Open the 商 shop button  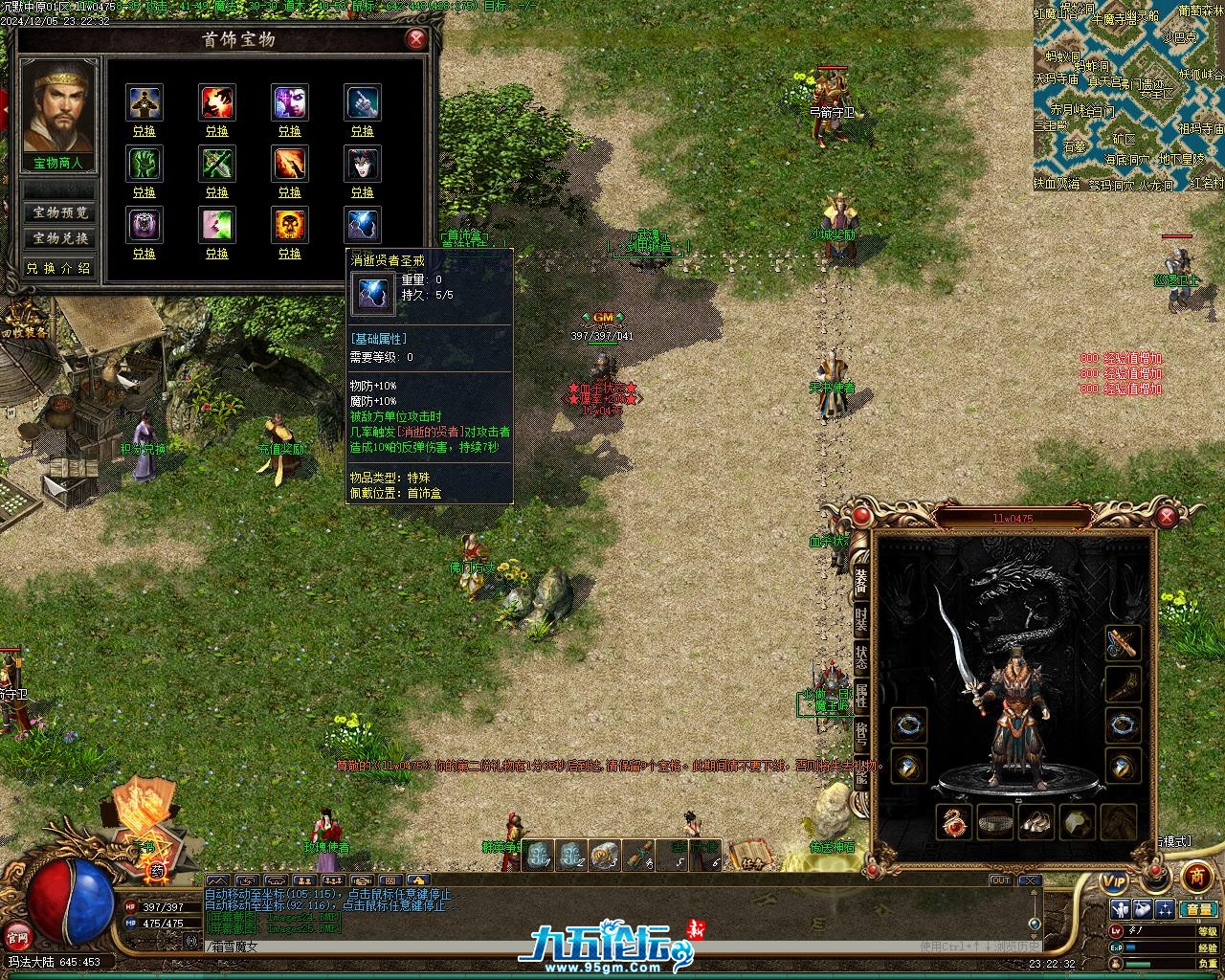click(x=1196, y=875)
